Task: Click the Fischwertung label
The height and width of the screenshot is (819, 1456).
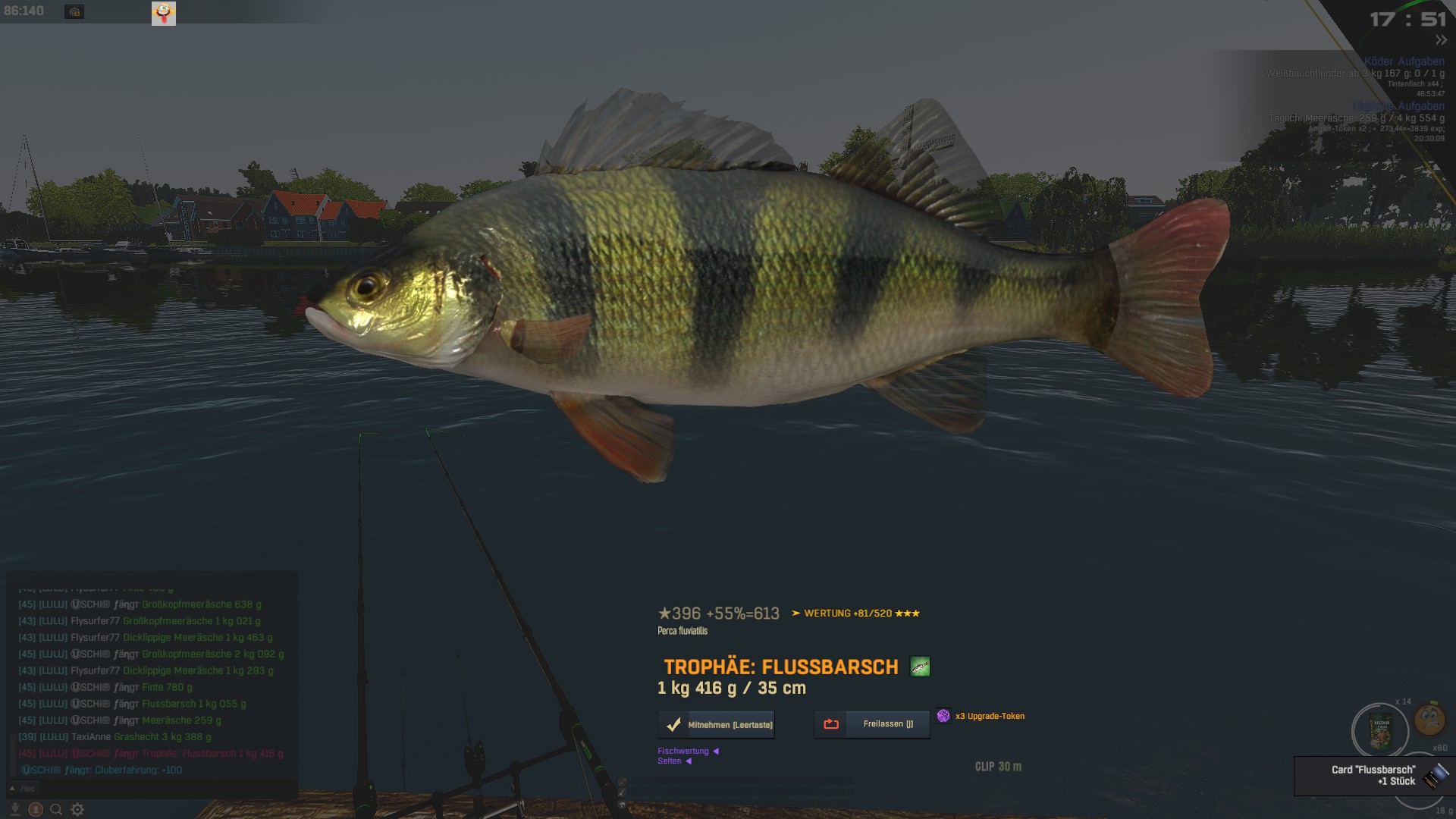Action: click(683, 751)
